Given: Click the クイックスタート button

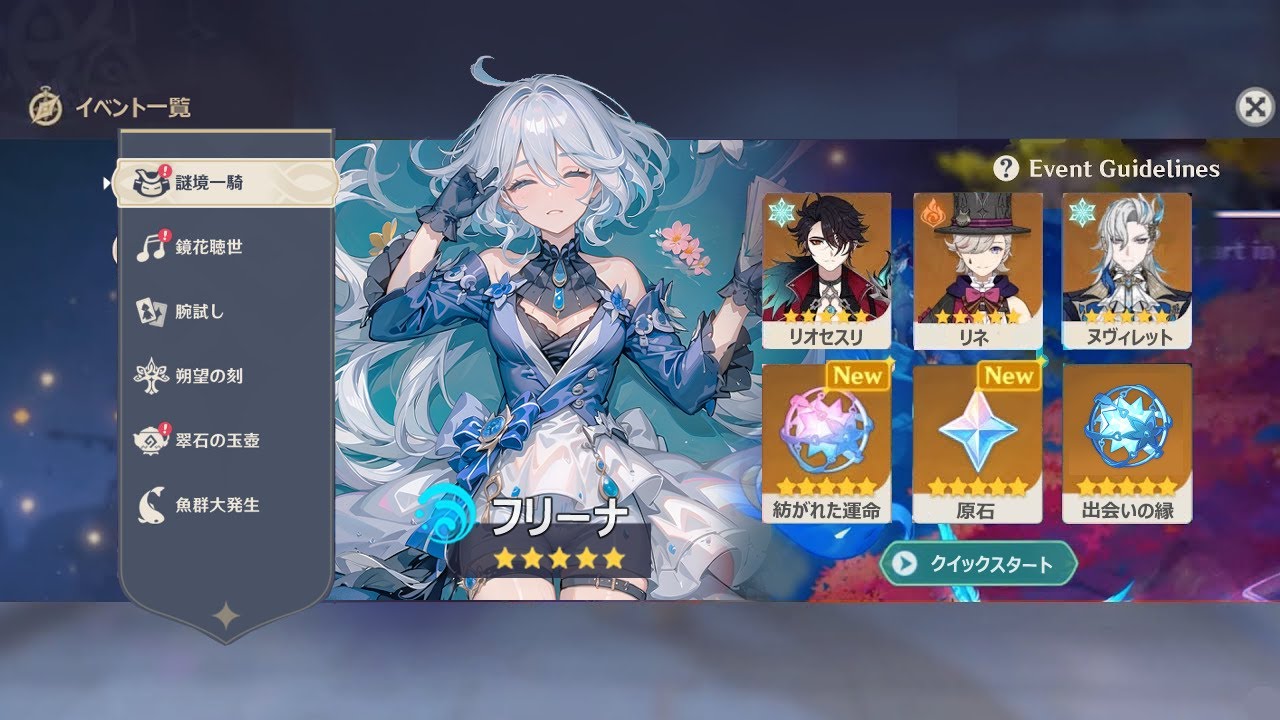Looking at the screenshot, I should [977, 564].
